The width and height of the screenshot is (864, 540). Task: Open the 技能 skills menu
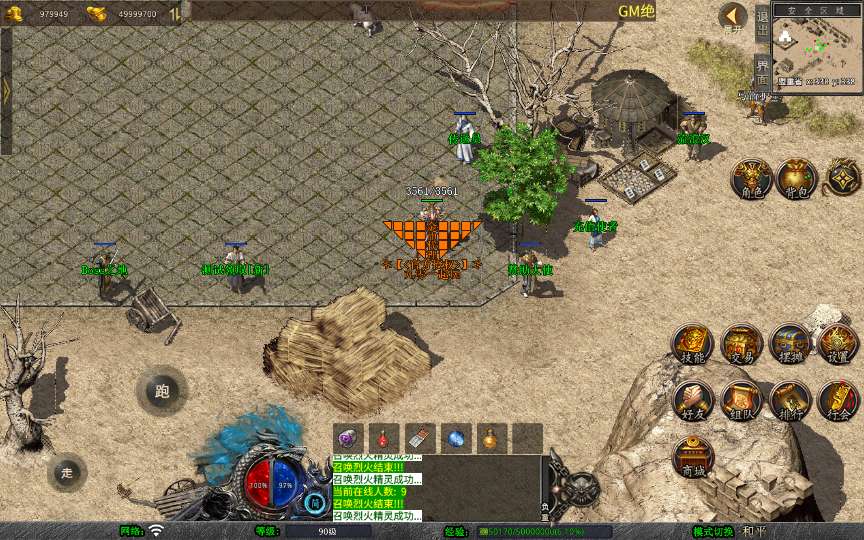click(692, 345)
